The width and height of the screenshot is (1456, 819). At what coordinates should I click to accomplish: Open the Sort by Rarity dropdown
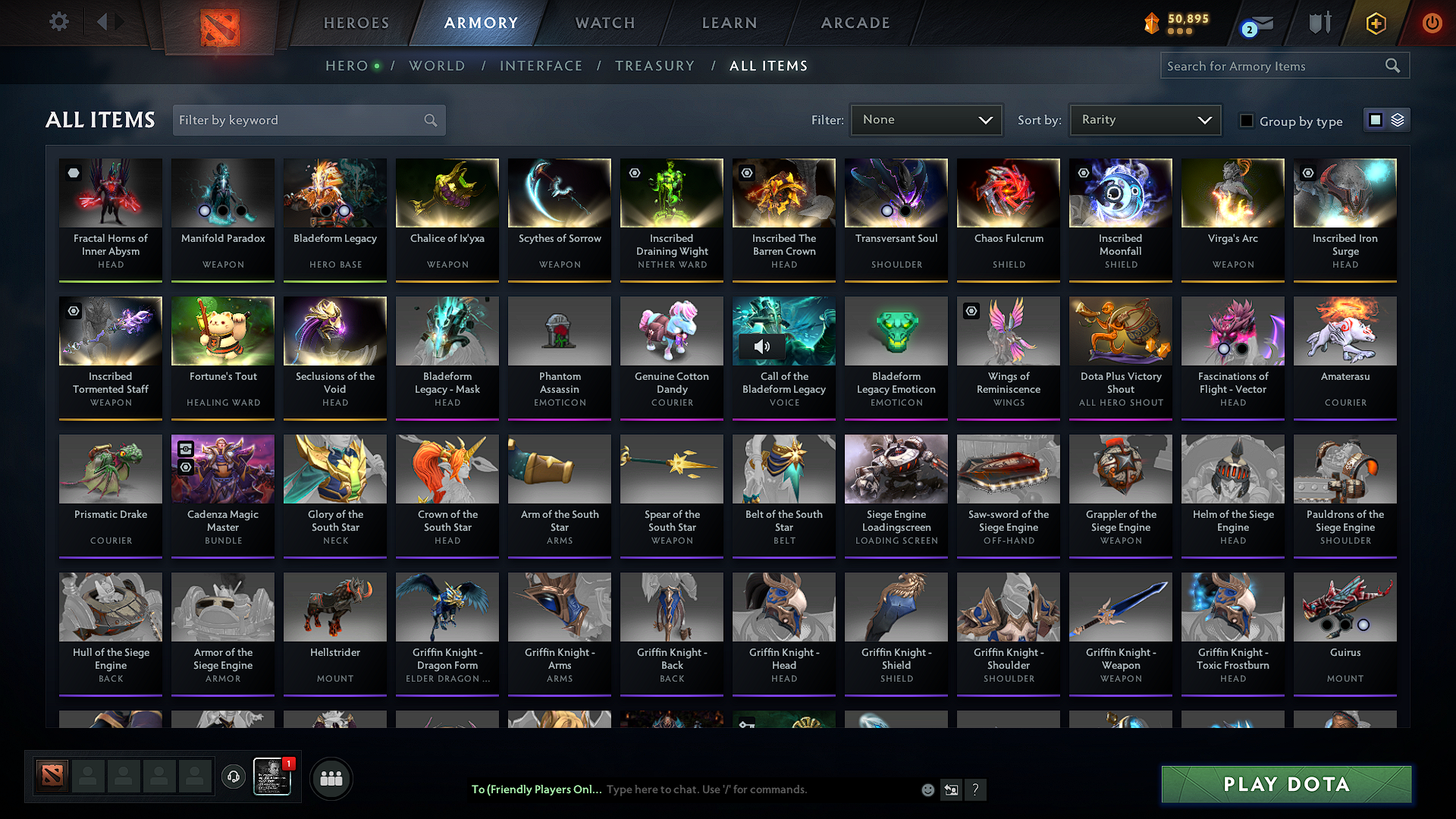coord(1144,119)
